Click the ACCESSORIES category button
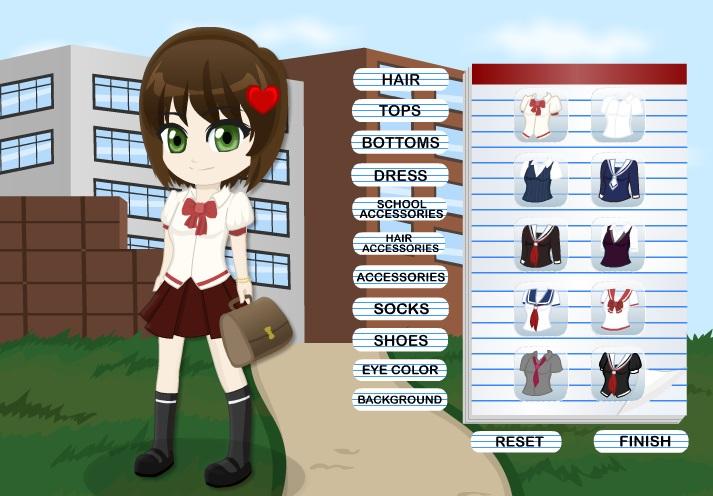This screenshot has width=713, height=496. coord(400,276)
